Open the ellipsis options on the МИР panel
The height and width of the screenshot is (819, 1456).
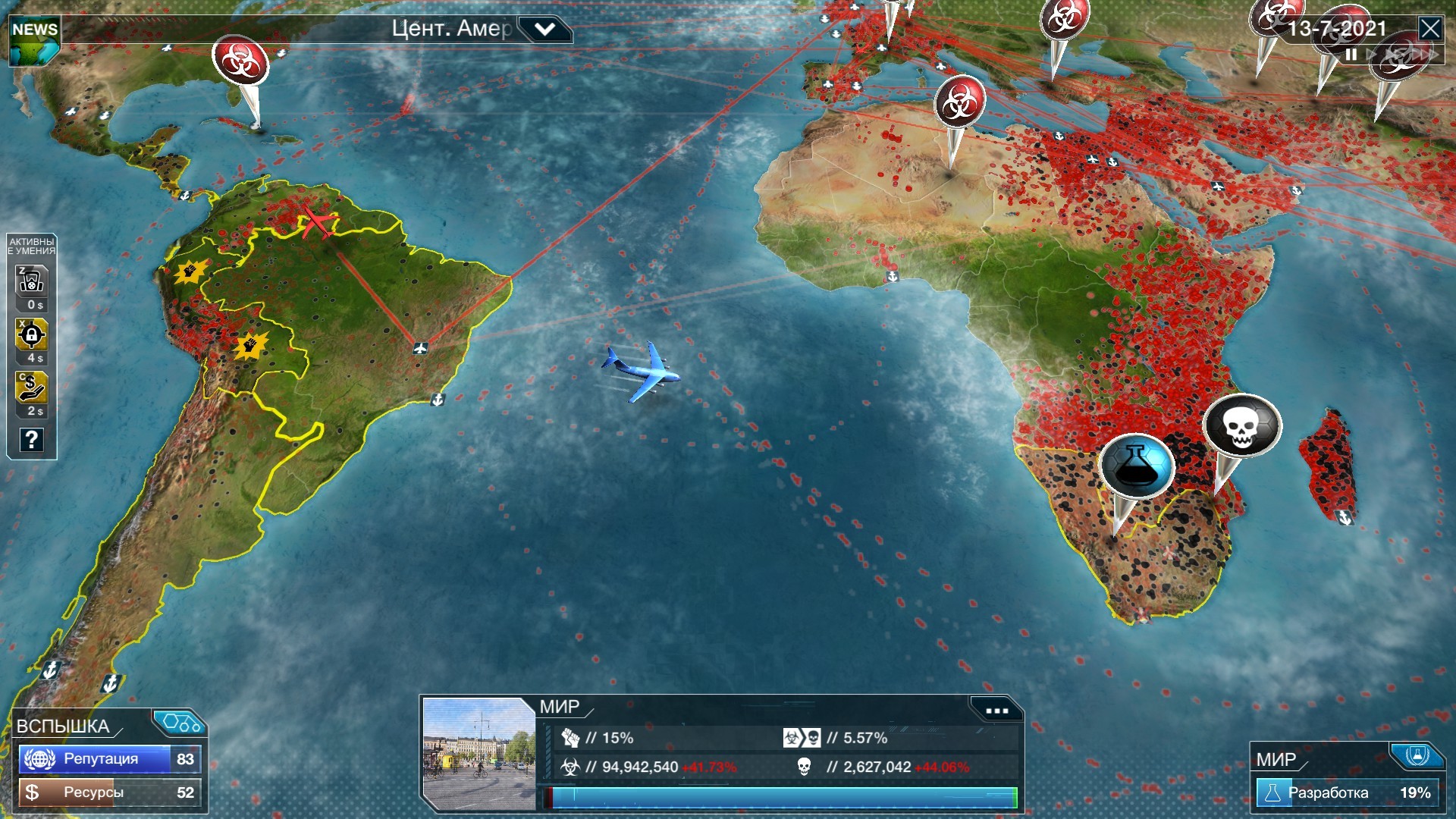[997, 709]
